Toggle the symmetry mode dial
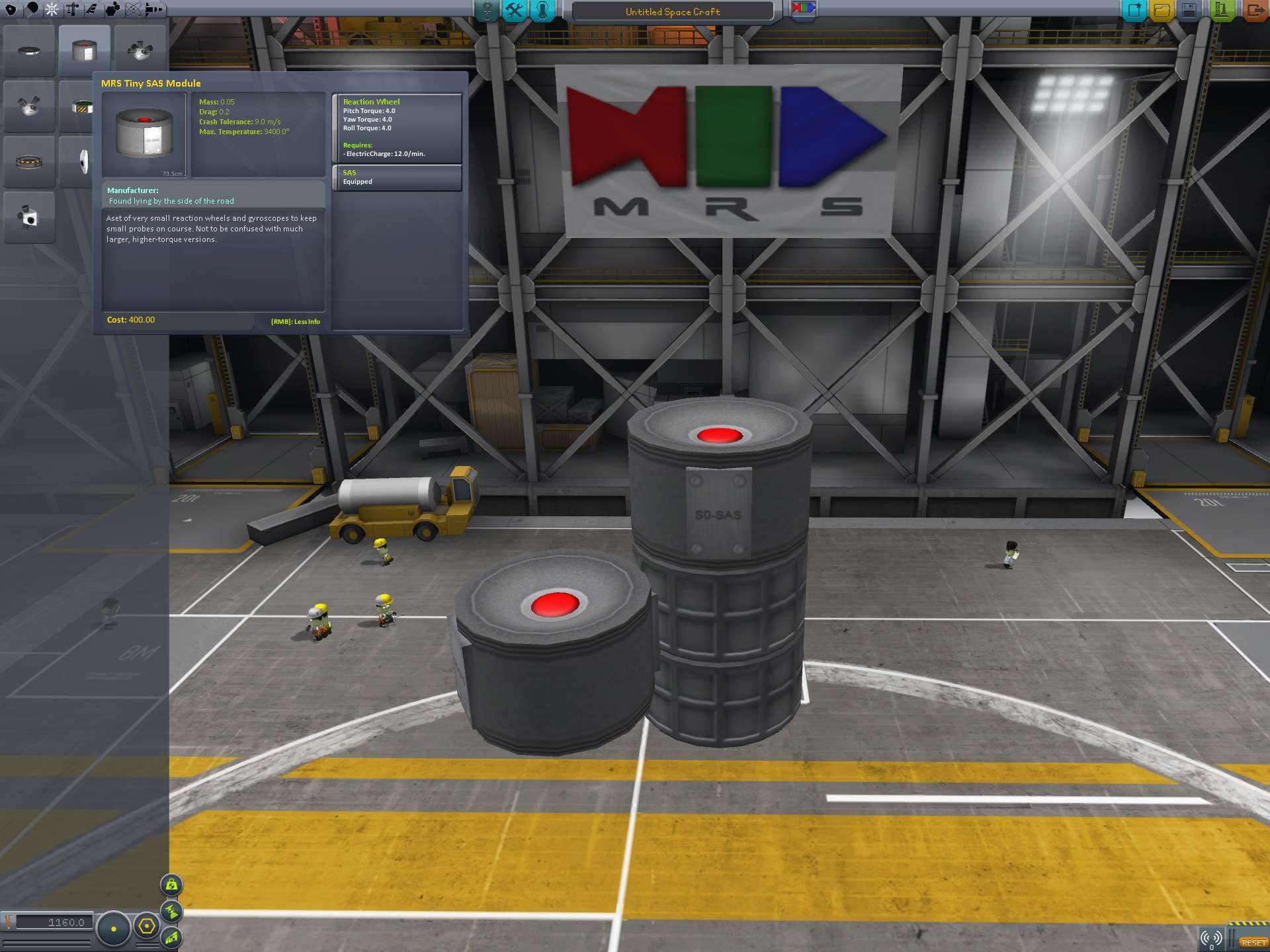Viewport: 1270px width, 952px height. (x=114, y=929)
